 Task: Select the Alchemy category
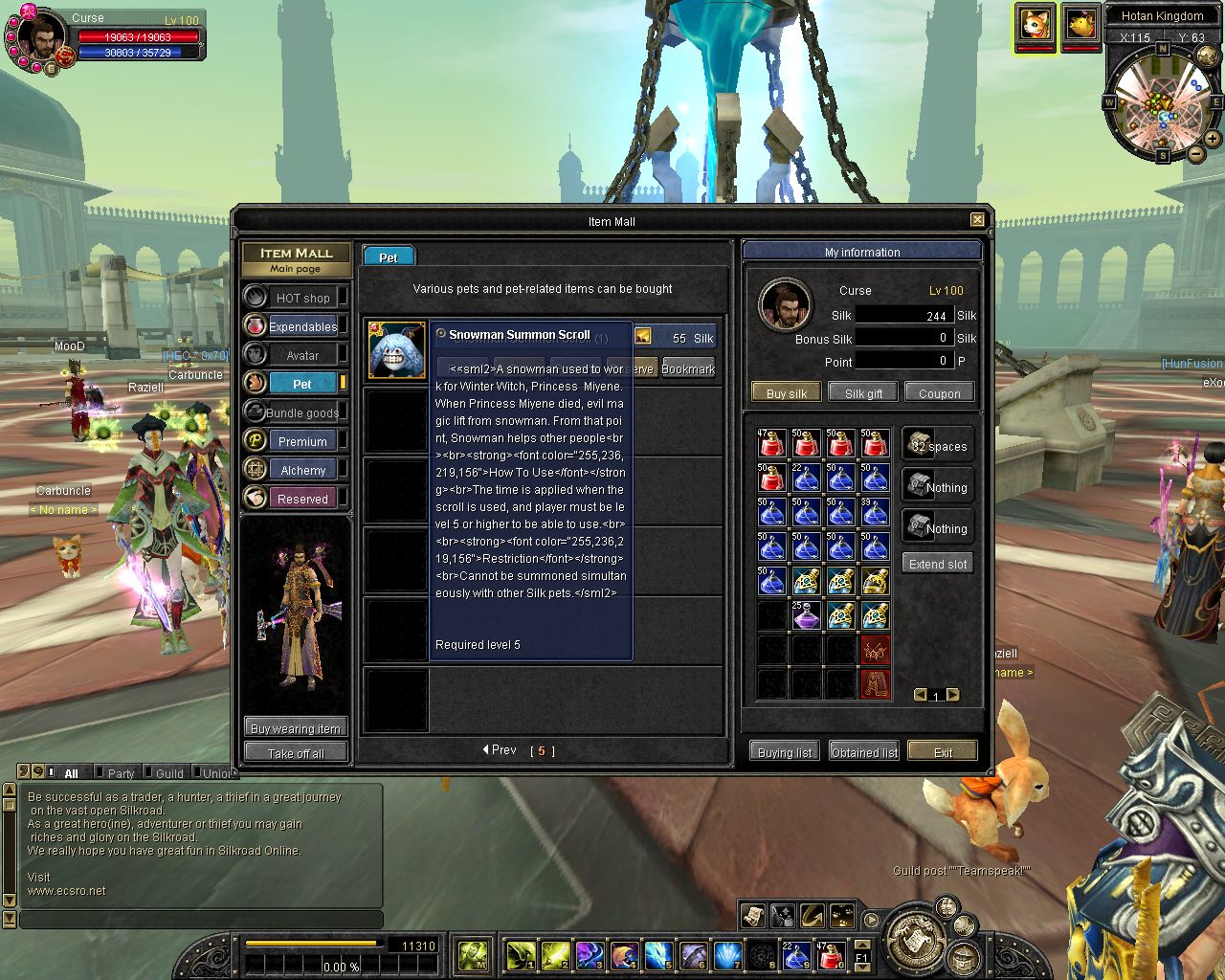(301, 470)
